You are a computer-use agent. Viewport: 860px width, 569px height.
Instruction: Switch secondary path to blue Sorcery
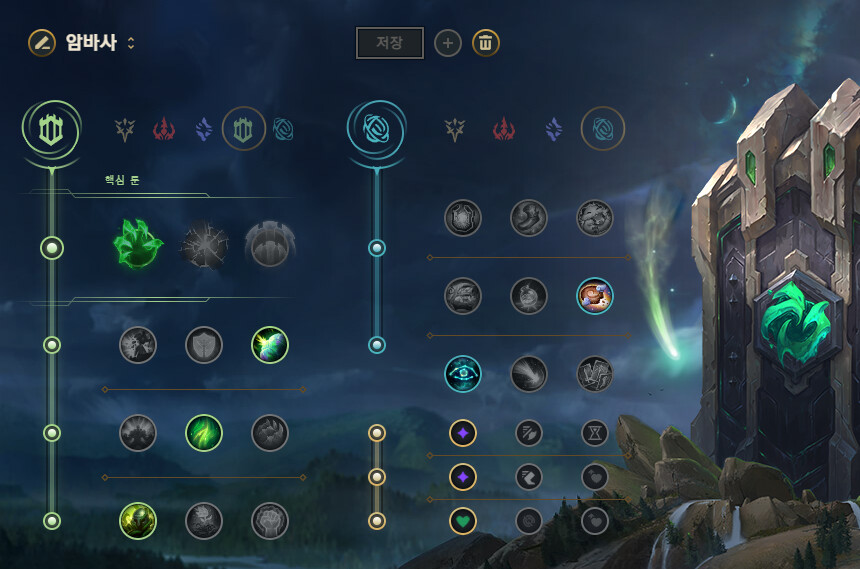[554, 129]
